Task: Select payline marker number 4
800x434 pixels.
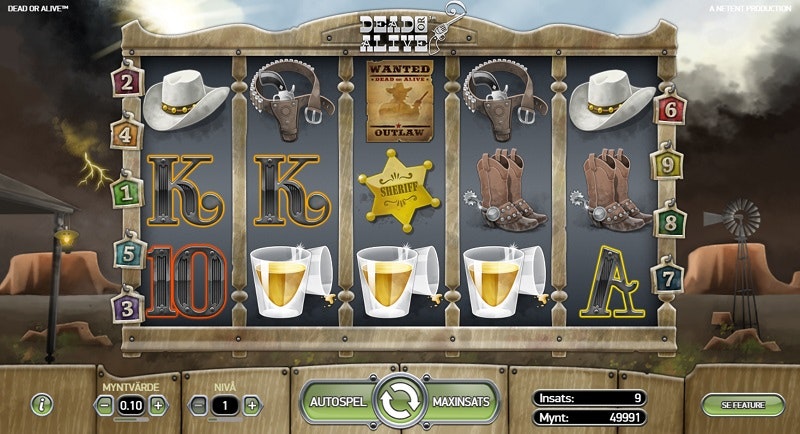Action: 128,133
